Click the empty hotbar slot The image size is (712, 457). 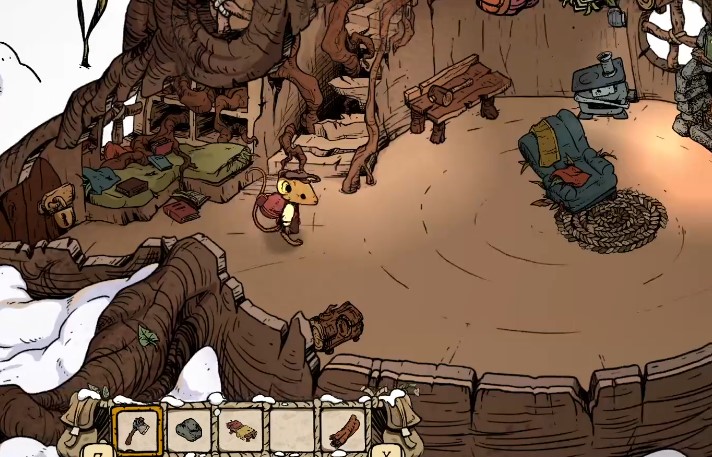point(291,430)
